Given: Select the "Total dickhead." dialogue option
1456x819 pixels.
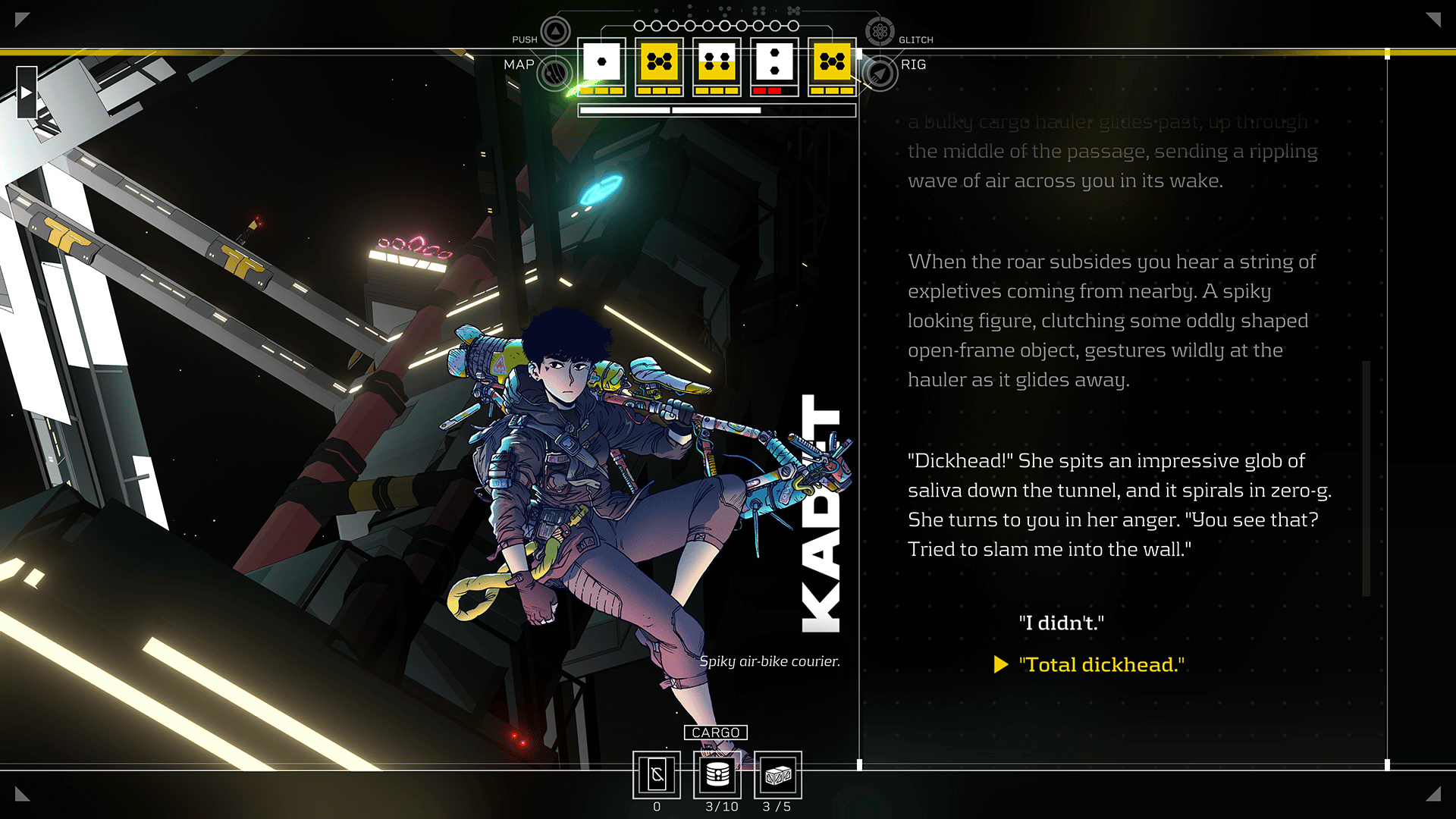Looking at the screenshot, I should pyautogui.click(x=1101, y=664).
